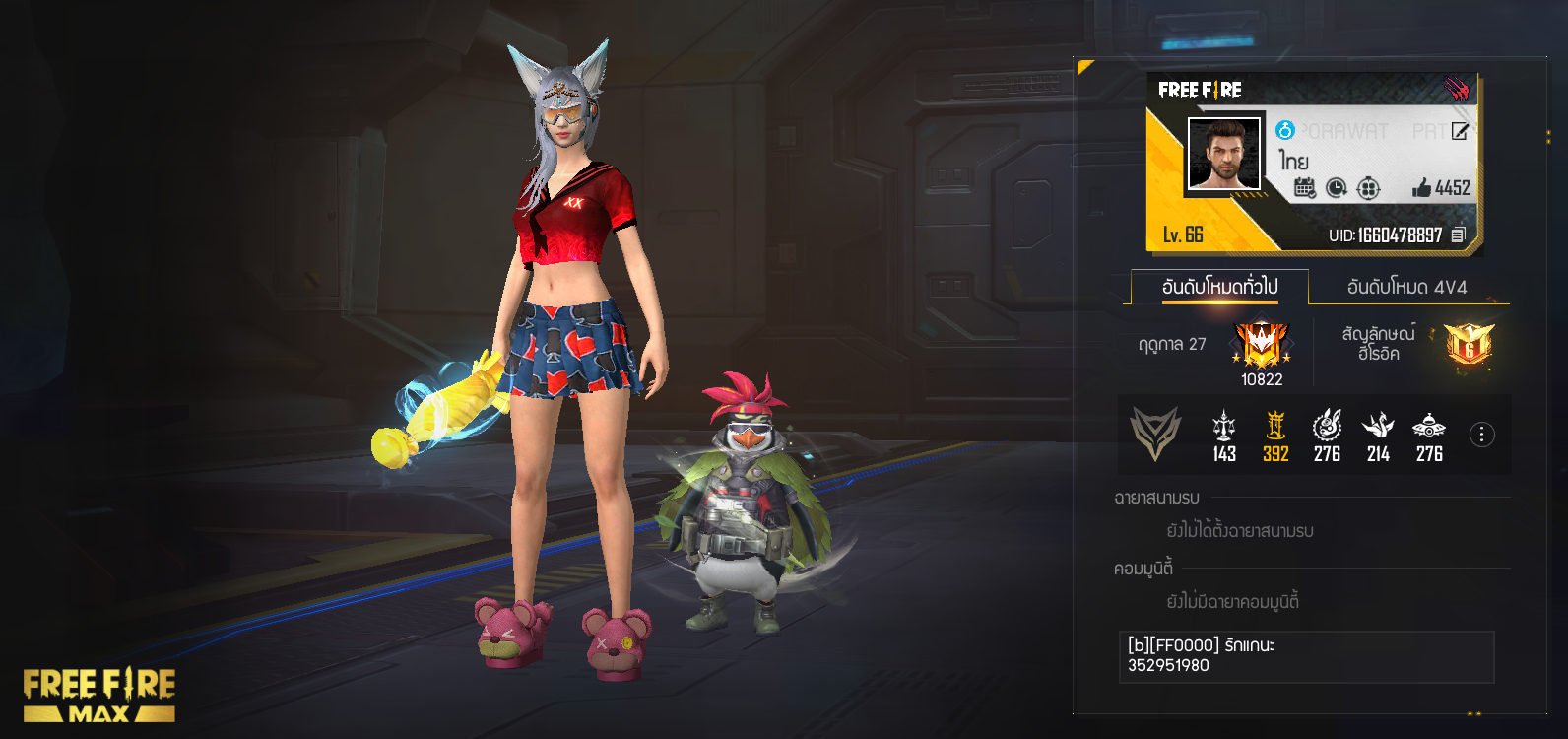Copy the player UID
1568x739 pixels.
point(1459,235)
